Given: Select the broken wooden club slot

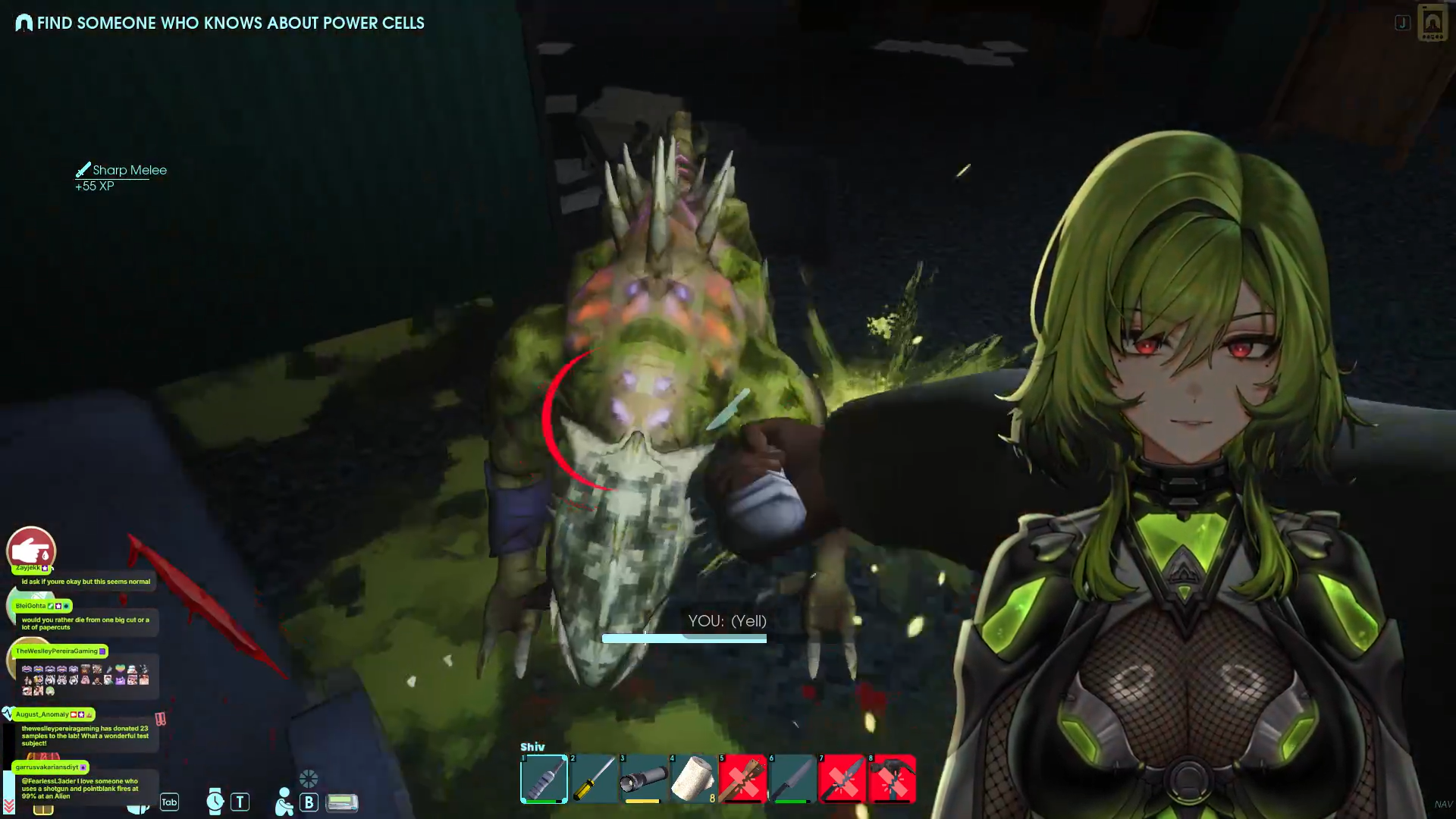Looking at the screenshot, I should 742,779.
